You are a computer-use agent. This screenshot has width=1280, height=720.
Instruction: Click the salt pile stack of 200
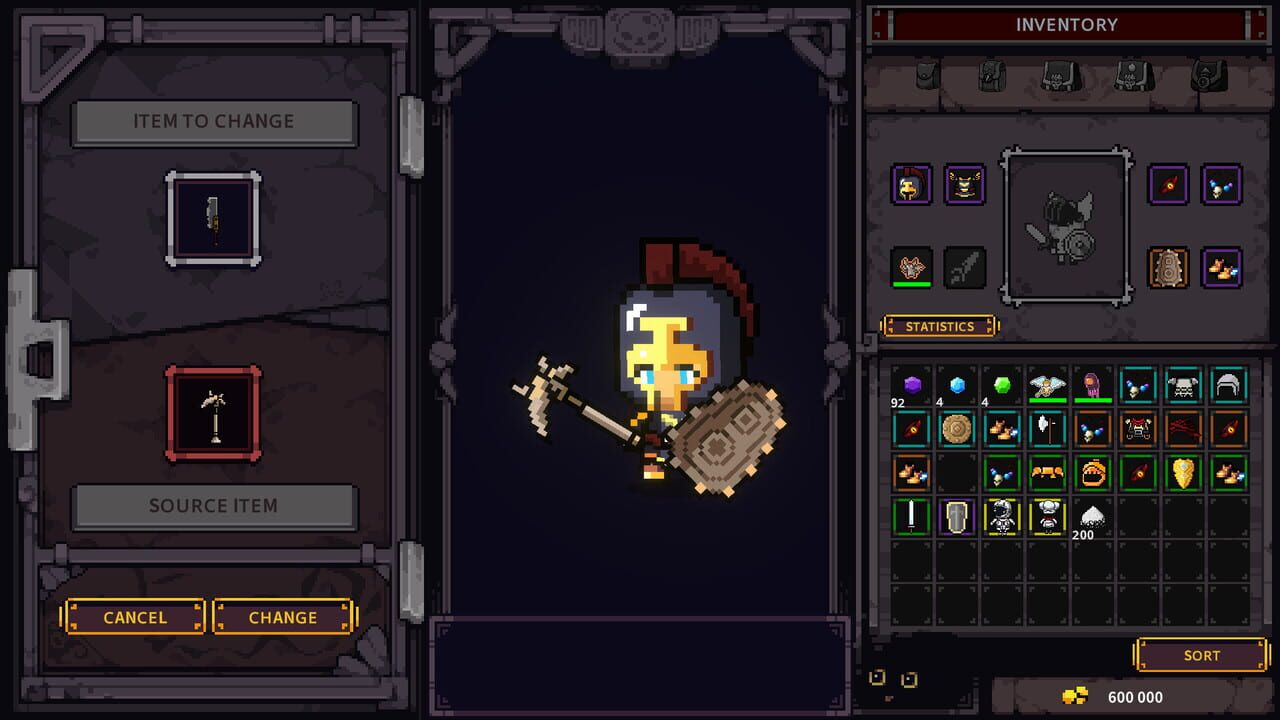coord(1092,512)
